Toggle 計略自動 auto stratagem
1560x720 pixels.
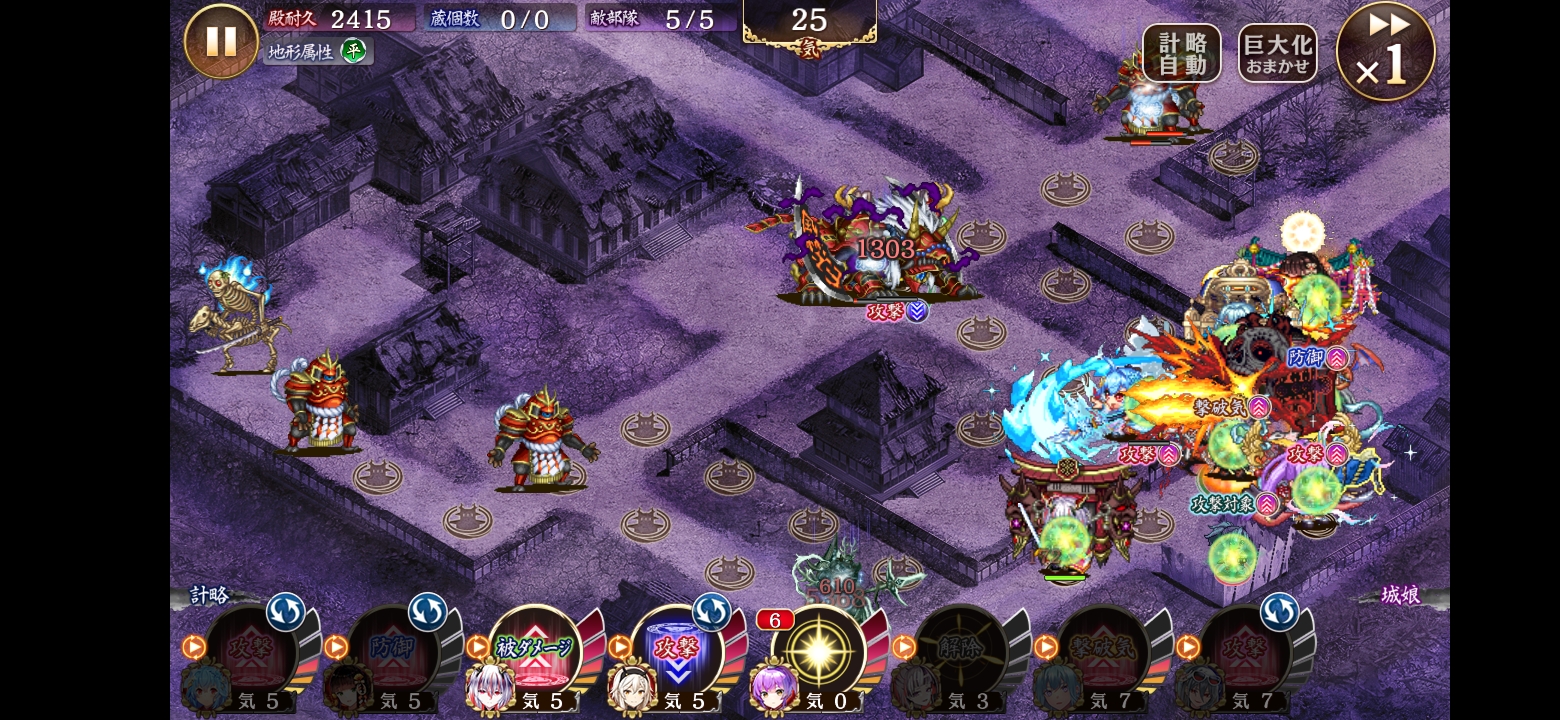1181,53
